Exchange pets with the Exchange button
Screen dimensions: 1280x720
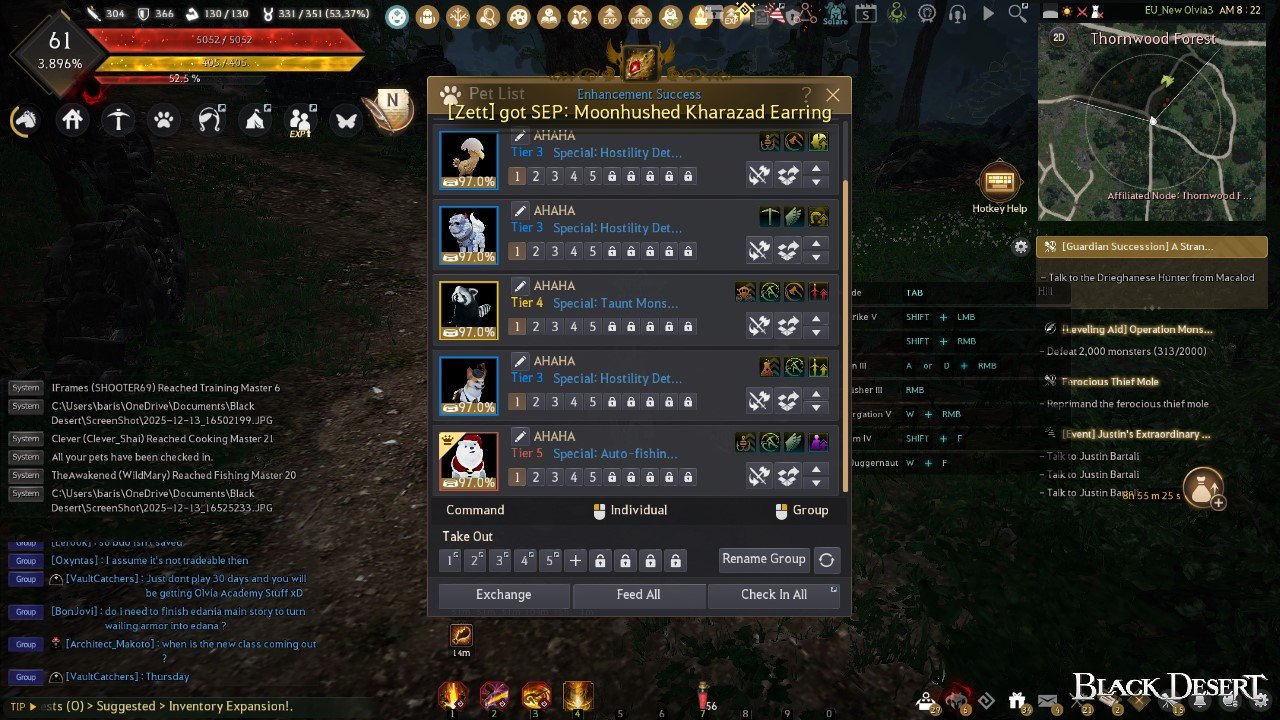(x=503, y=595)
